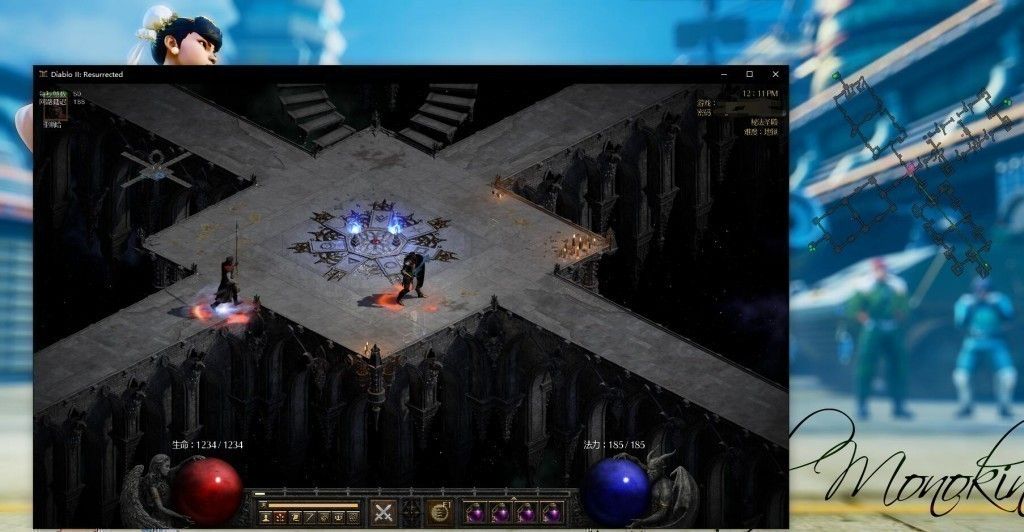Viewport: 1024px width, 532px height.
Task: Toggle the run icon beside the stamina bar
Action: click(x=262, y=506)
